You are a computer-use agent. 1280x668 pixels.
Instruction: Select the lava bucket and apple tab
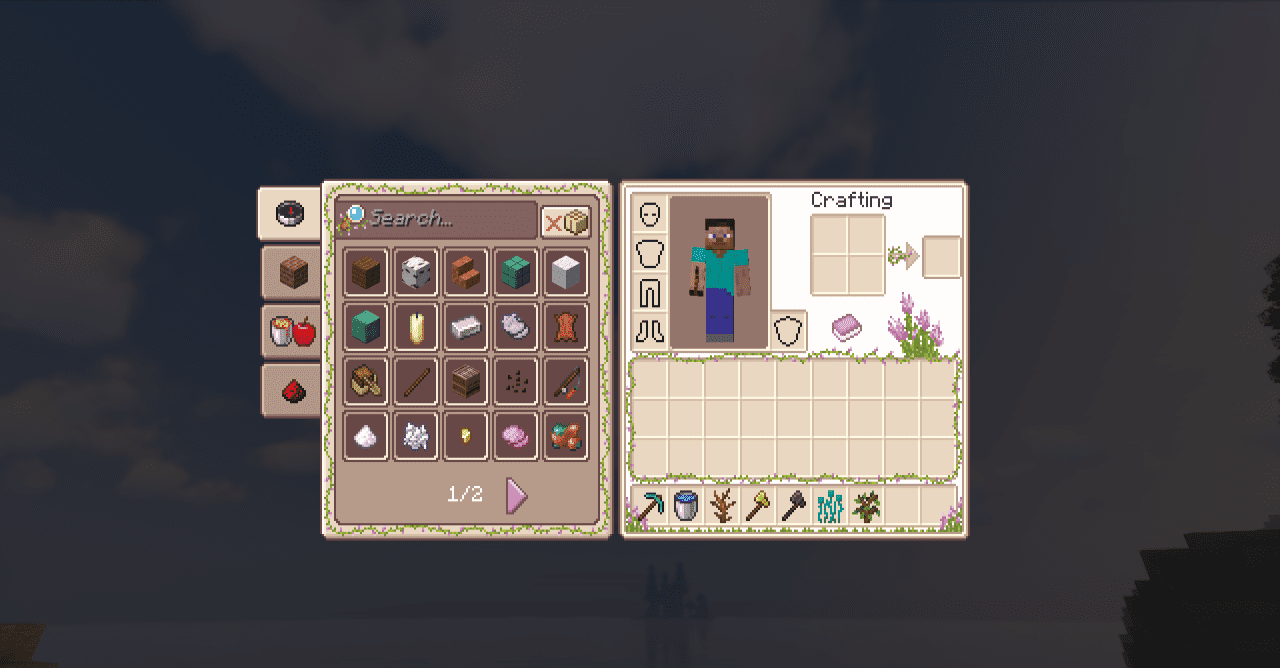click(x=292, y=331)
